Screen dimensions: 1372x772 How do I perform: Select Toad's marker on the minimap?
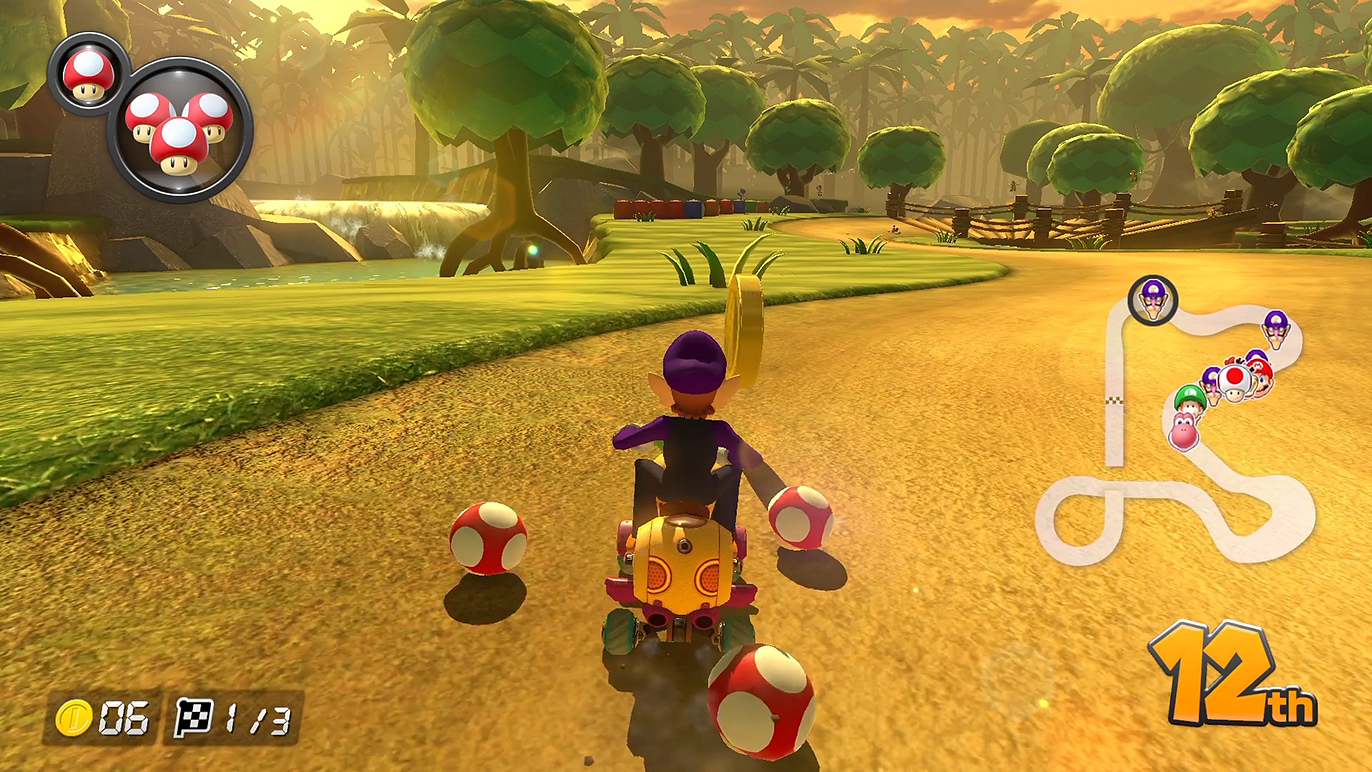click(1236, 381)
